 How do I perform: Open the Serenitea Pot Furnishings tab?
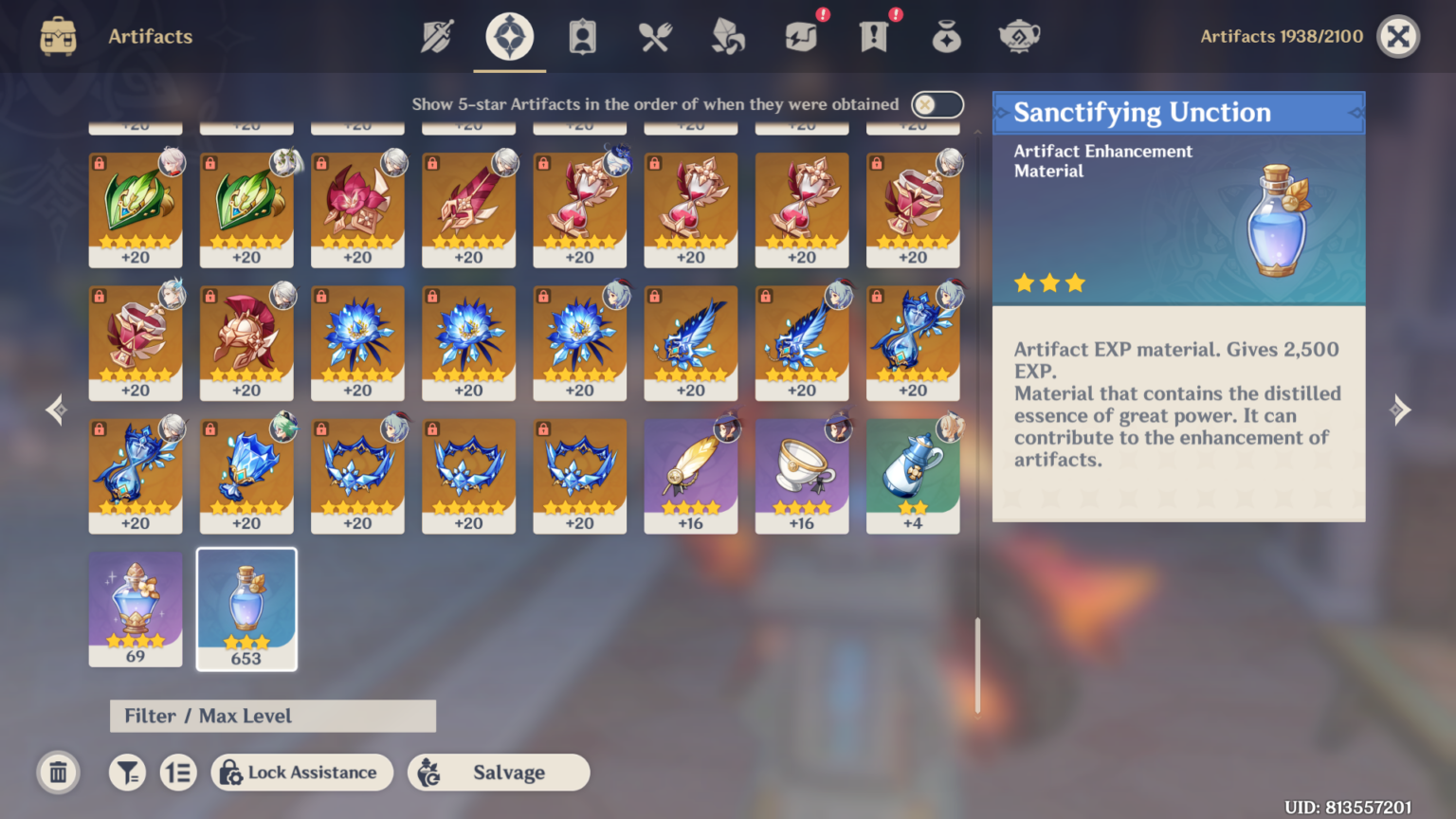[x=1019, y=36]
